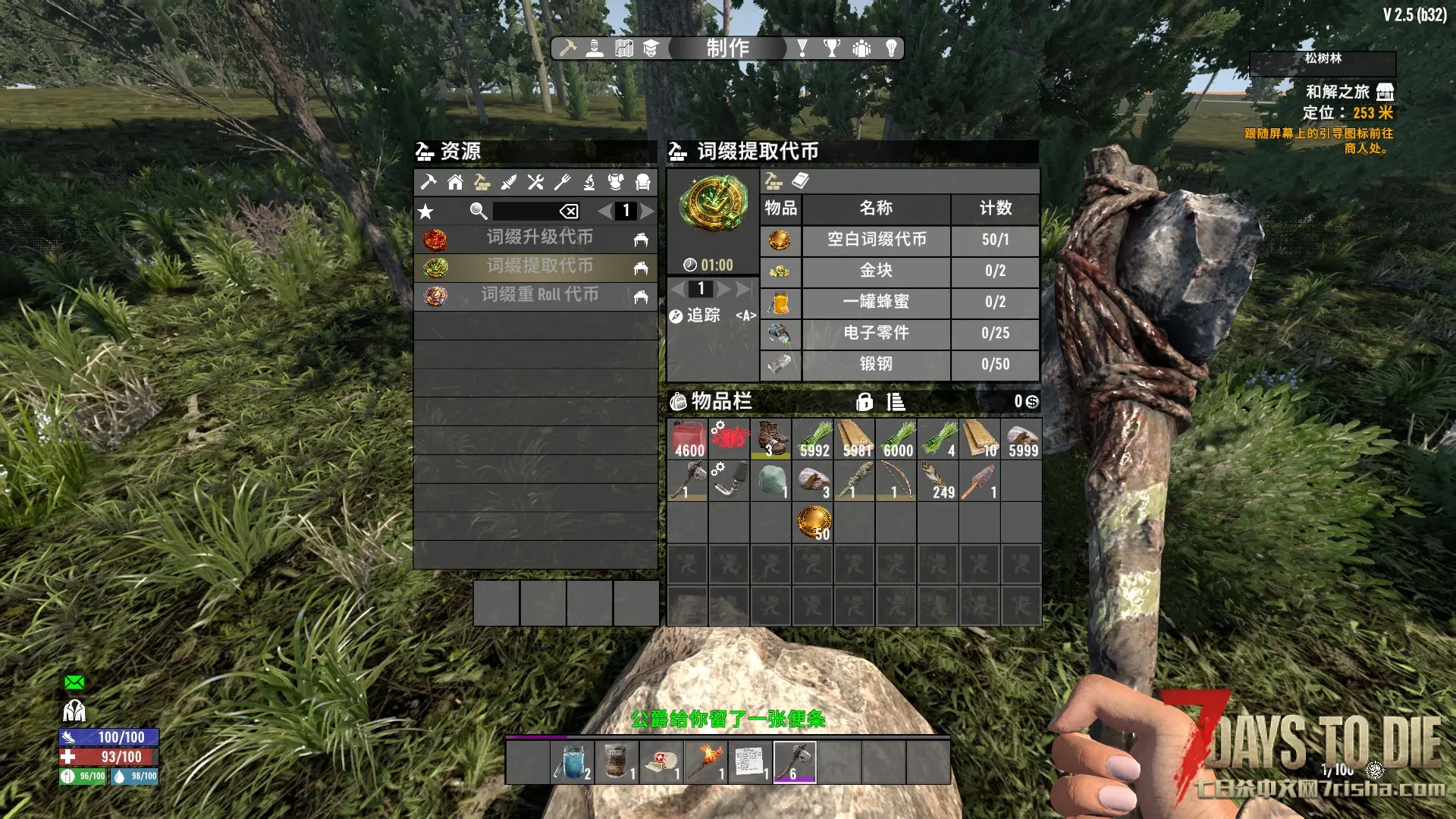The height and width of the screenshot is (819, 1456).
Task: Click the 追踪 track recipe button
Action: coord(696,315)
